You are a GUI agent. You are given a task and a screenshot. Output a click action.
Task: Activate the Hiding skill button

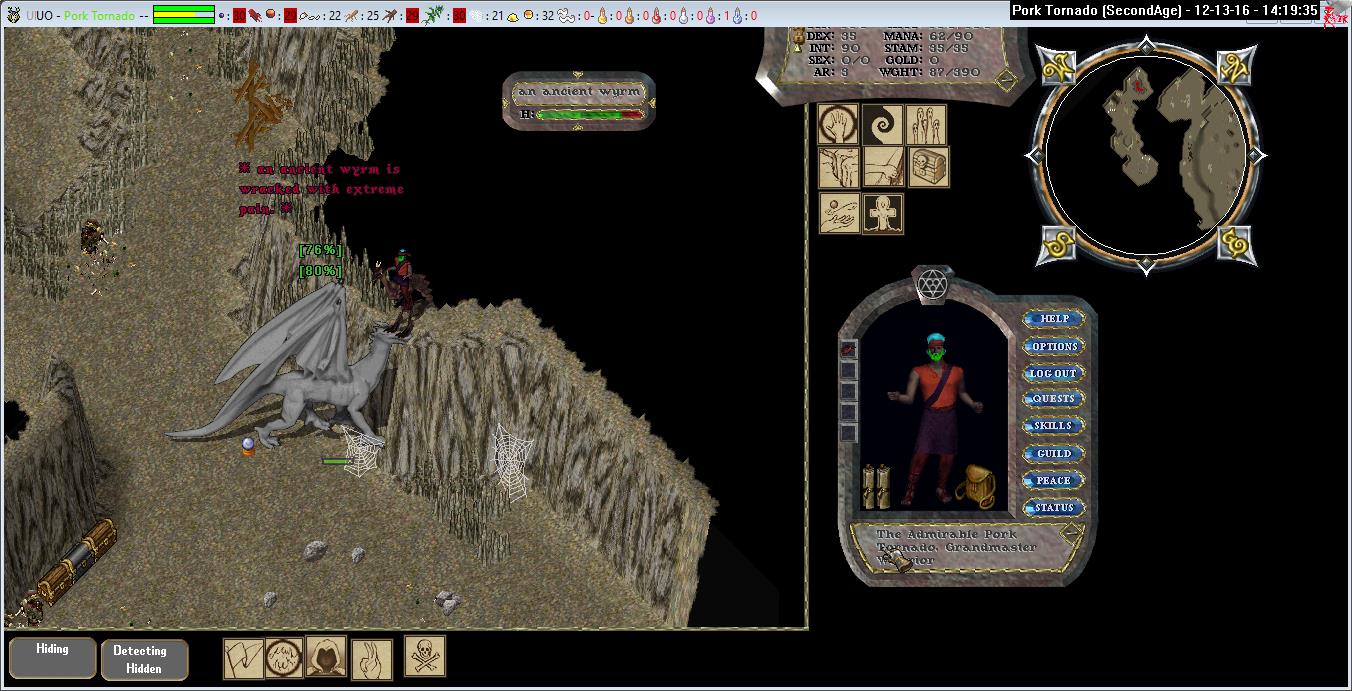point(52,657)
